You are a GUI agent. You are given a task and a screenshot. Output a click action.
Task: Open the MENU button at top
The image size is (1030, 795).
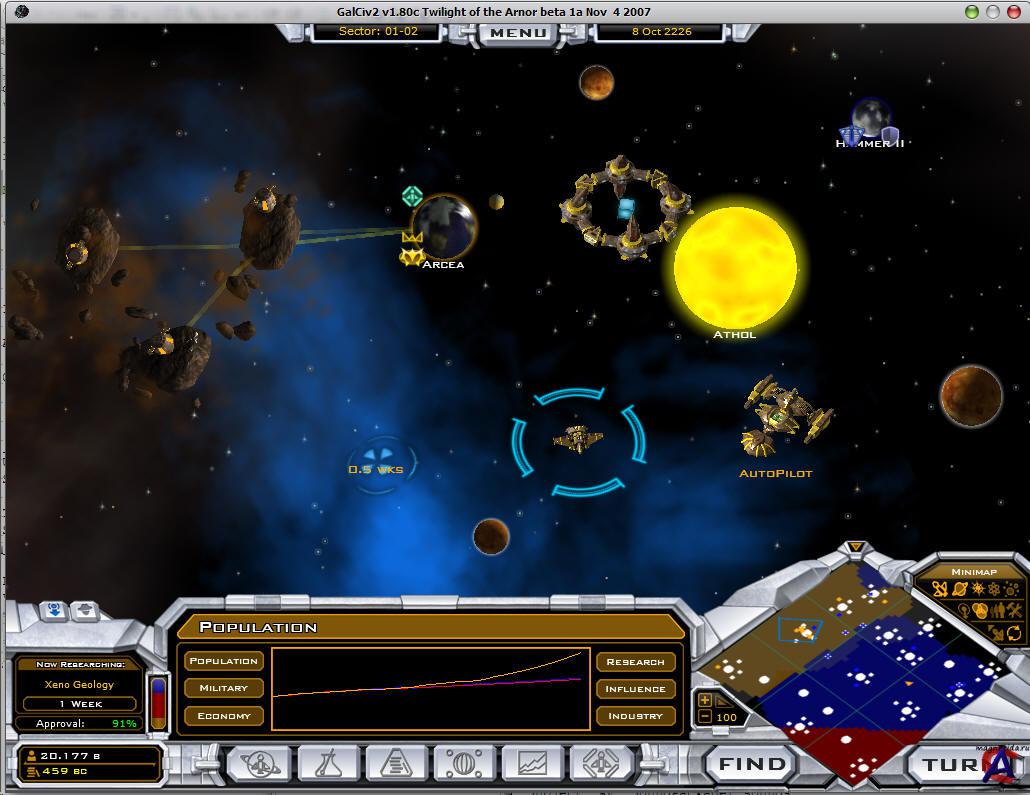pyautogui.click(x=518, y=32)
